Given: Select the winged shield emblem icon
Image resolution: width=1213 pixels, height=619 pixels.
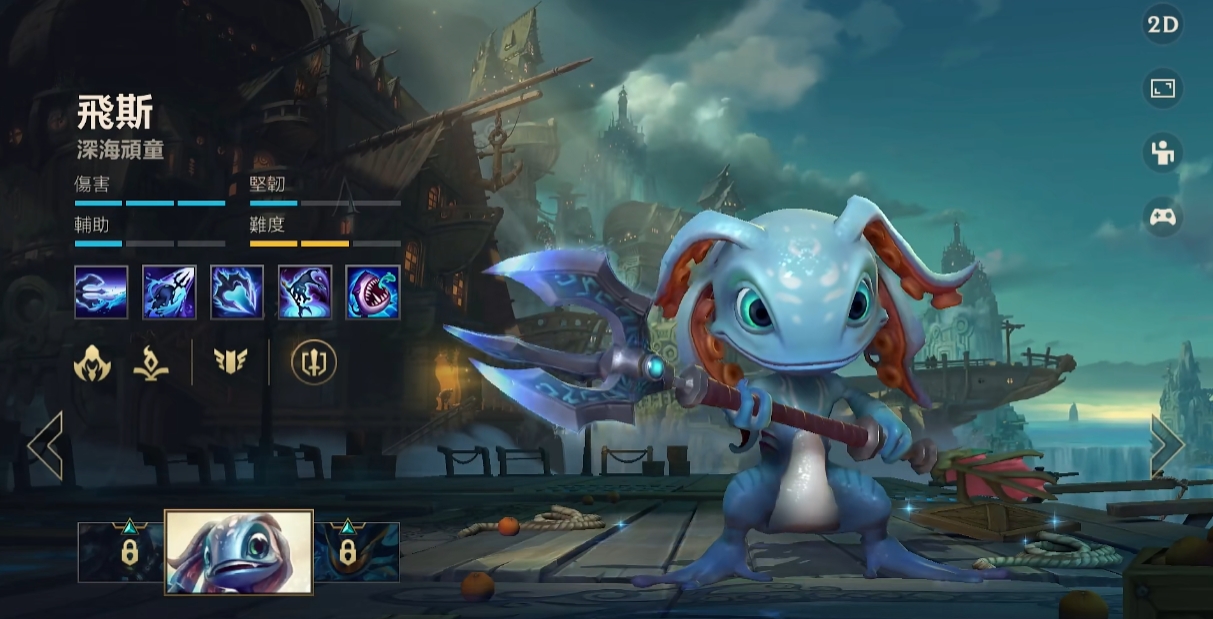Looking at the screenshot, I should (231, 362).
